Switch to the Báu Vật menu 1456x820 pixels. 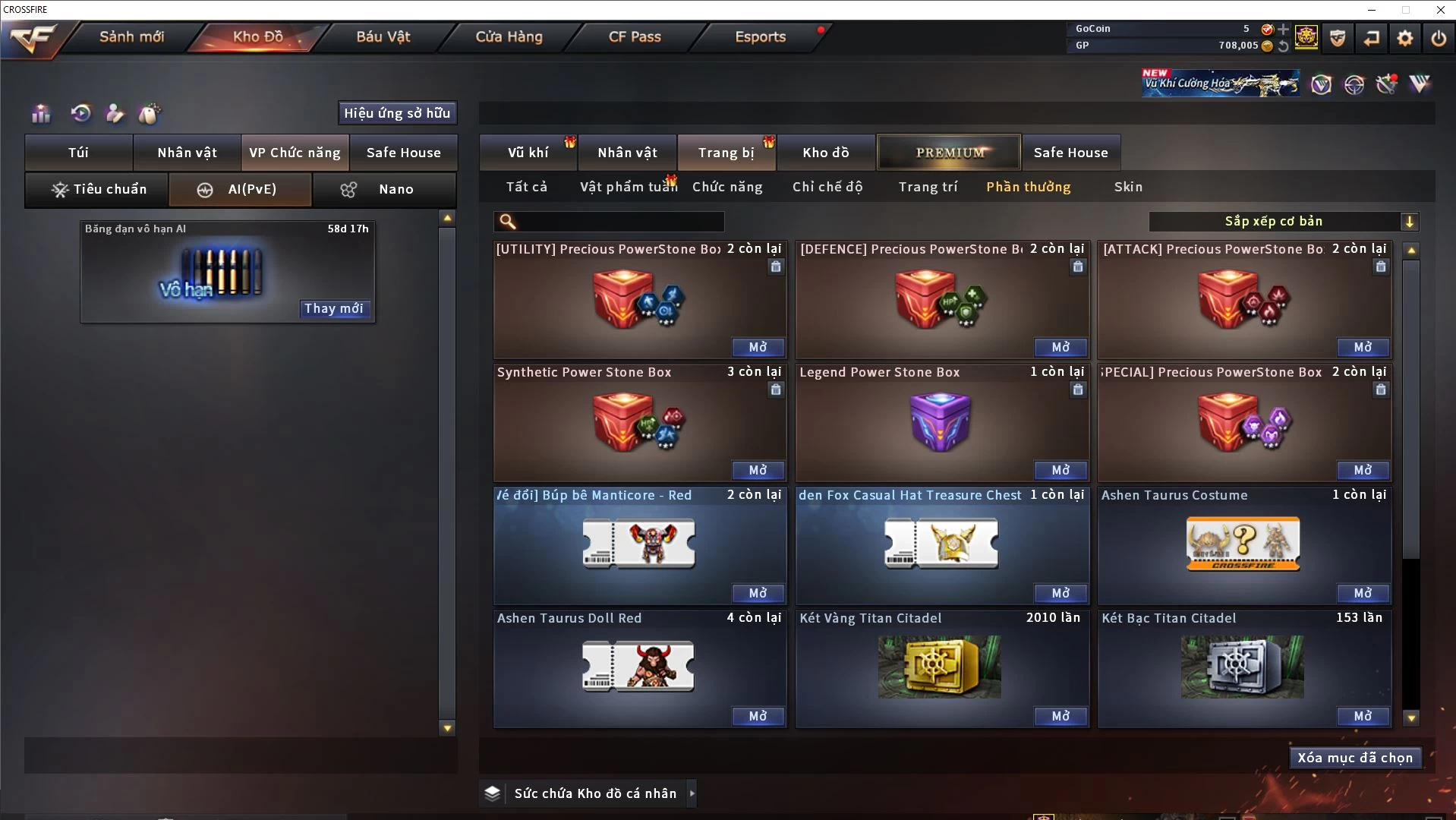pos(383,36)
